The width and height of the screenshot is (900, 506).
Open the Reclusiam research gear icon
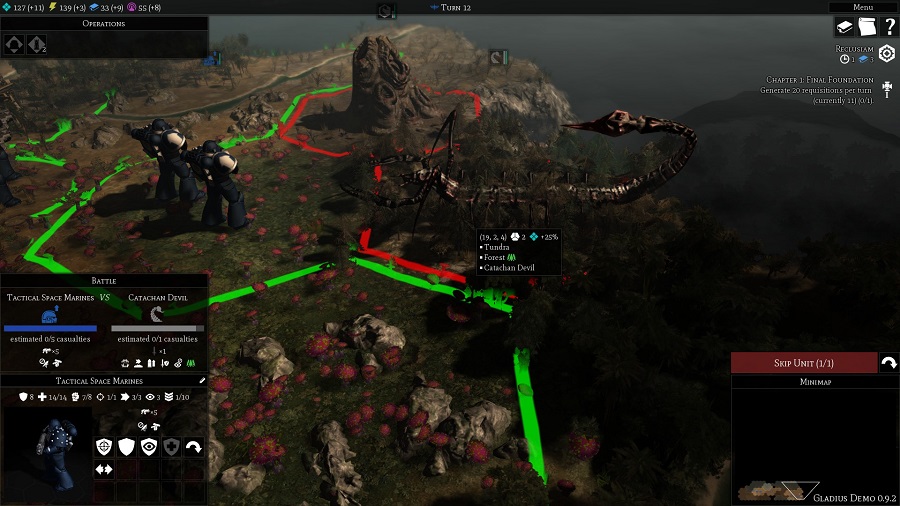click(x=886, y=54)
